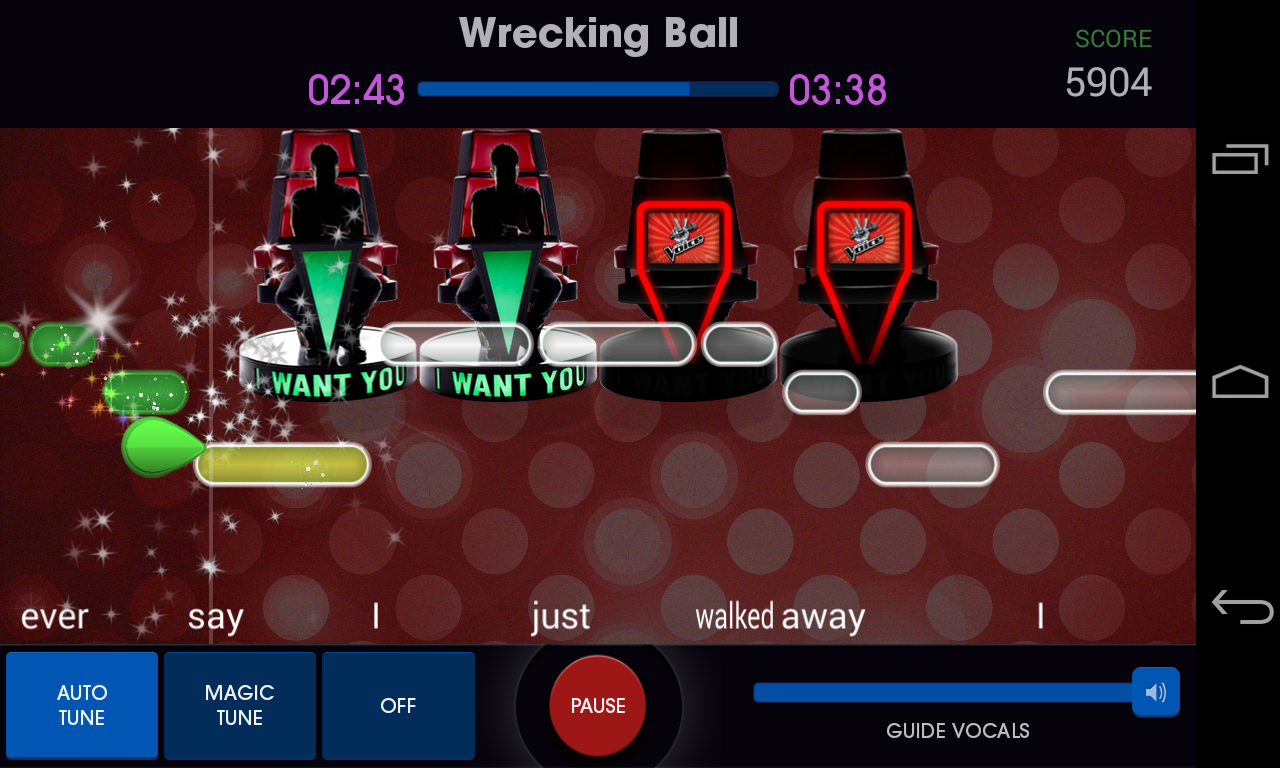Turn vocal tuning OFF
This screenshot has height=768, width=1280.
point(397,705)
